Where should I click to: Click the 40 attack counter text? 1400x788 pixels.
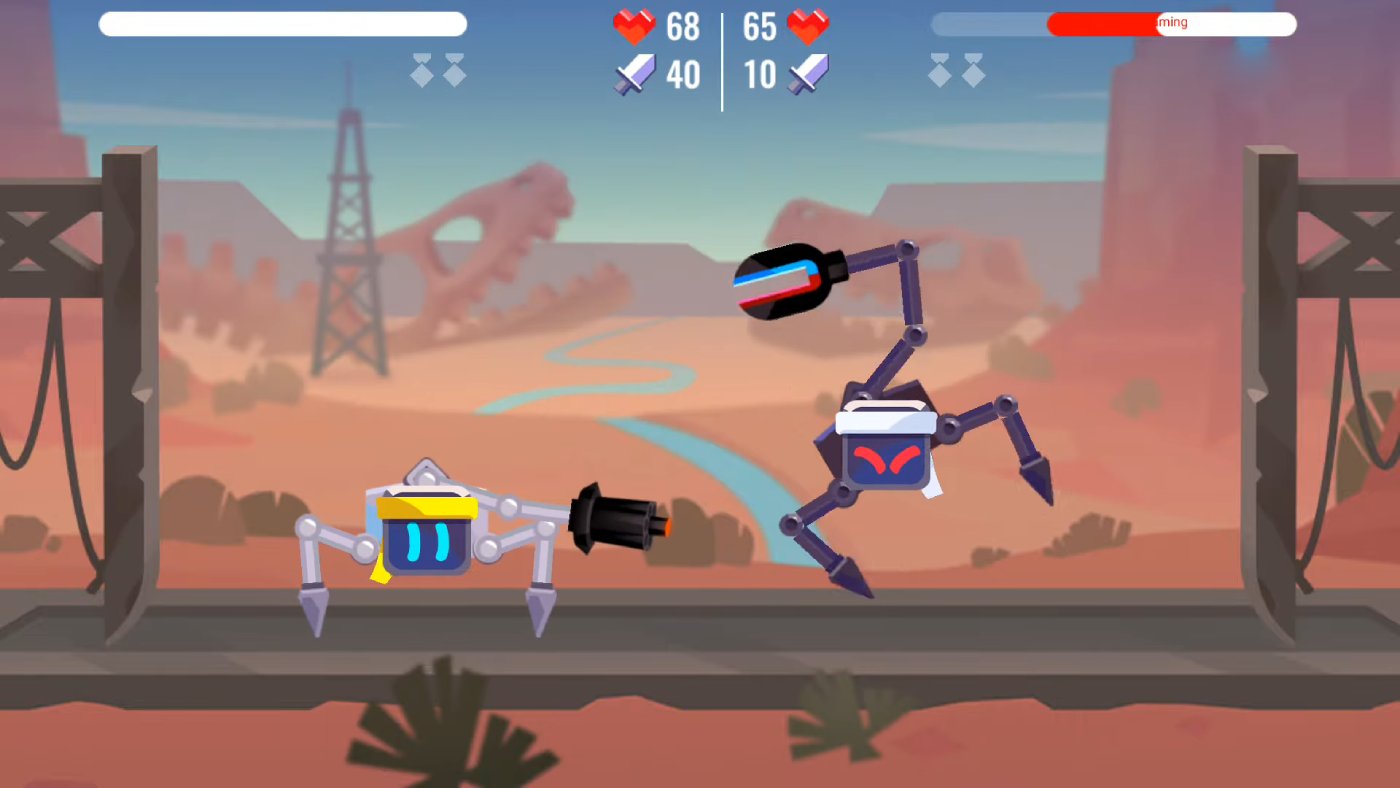click(683, 74)
